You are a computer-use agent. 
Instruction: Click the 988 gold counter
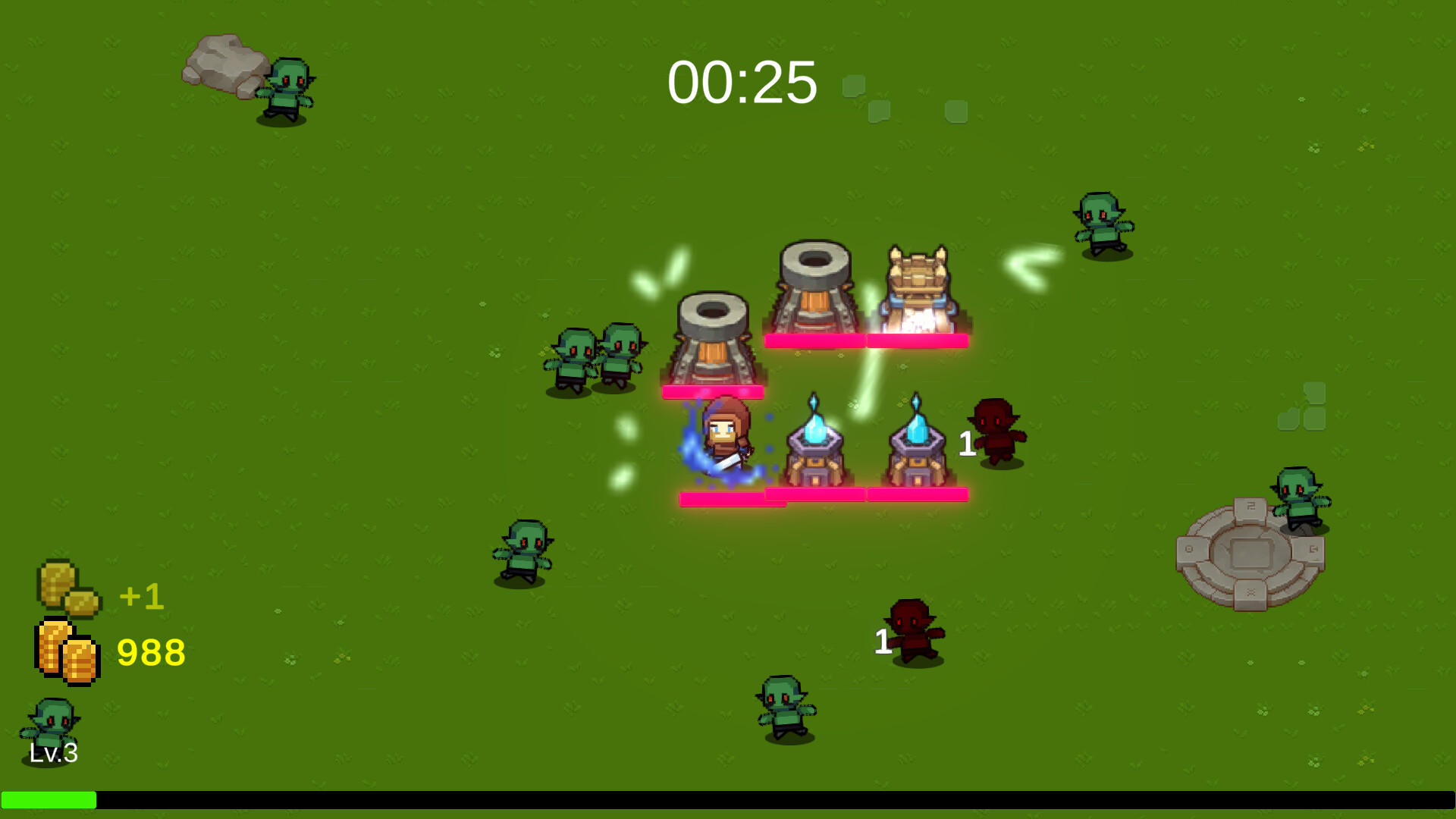click(x=152, y=652)
